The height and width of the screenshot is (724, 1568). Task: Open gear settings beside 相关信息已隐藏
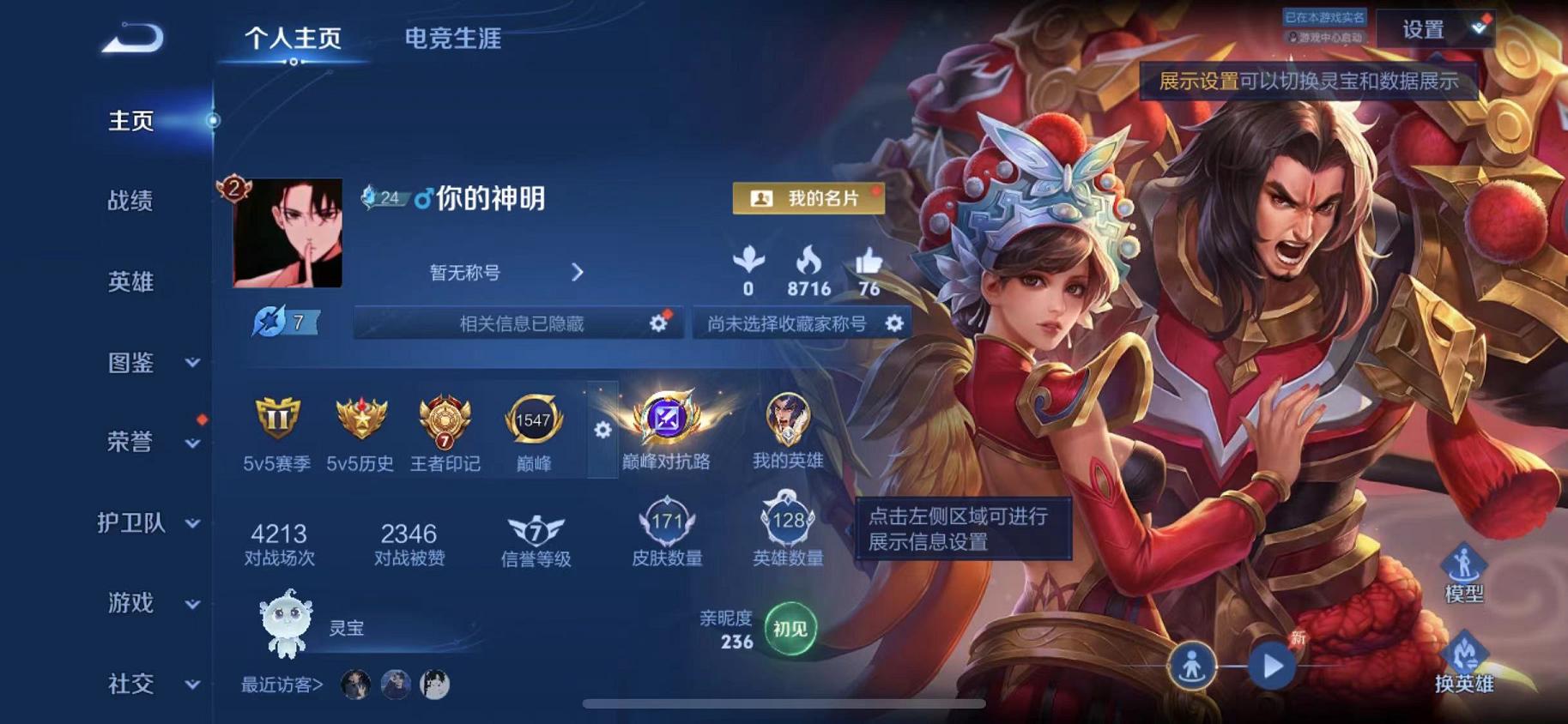657,324
